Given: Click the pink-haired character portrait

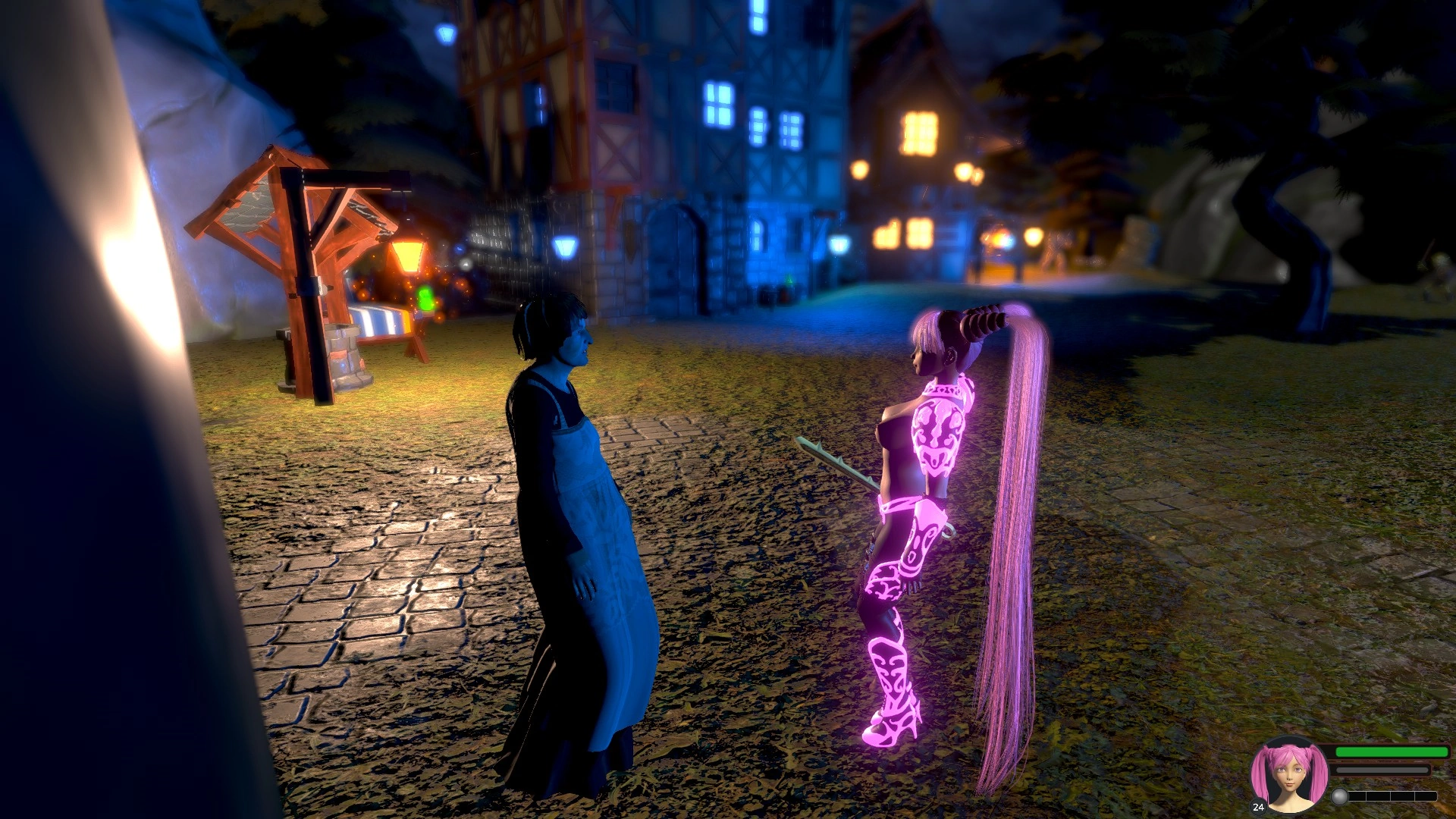Looking at the screenshot, I should tap(1289, 776).
